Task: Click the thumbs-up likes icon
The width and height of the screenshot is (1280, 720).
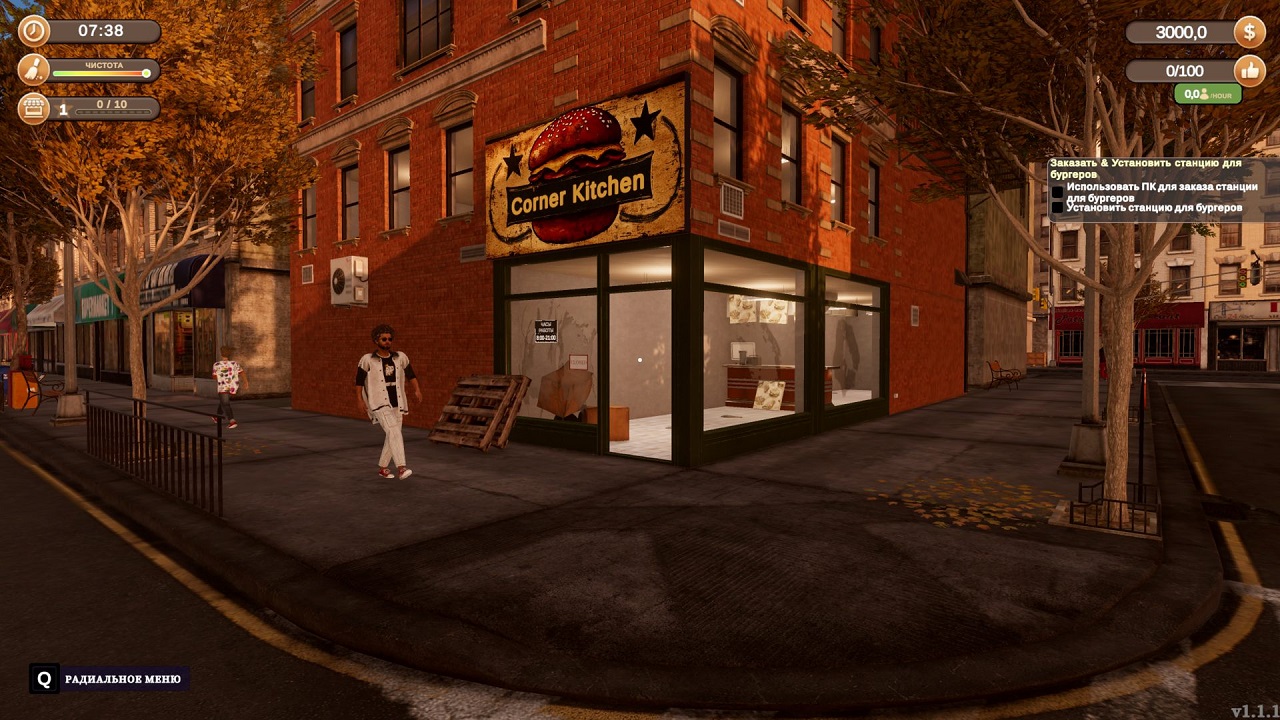Action: tap(1248, 71)
